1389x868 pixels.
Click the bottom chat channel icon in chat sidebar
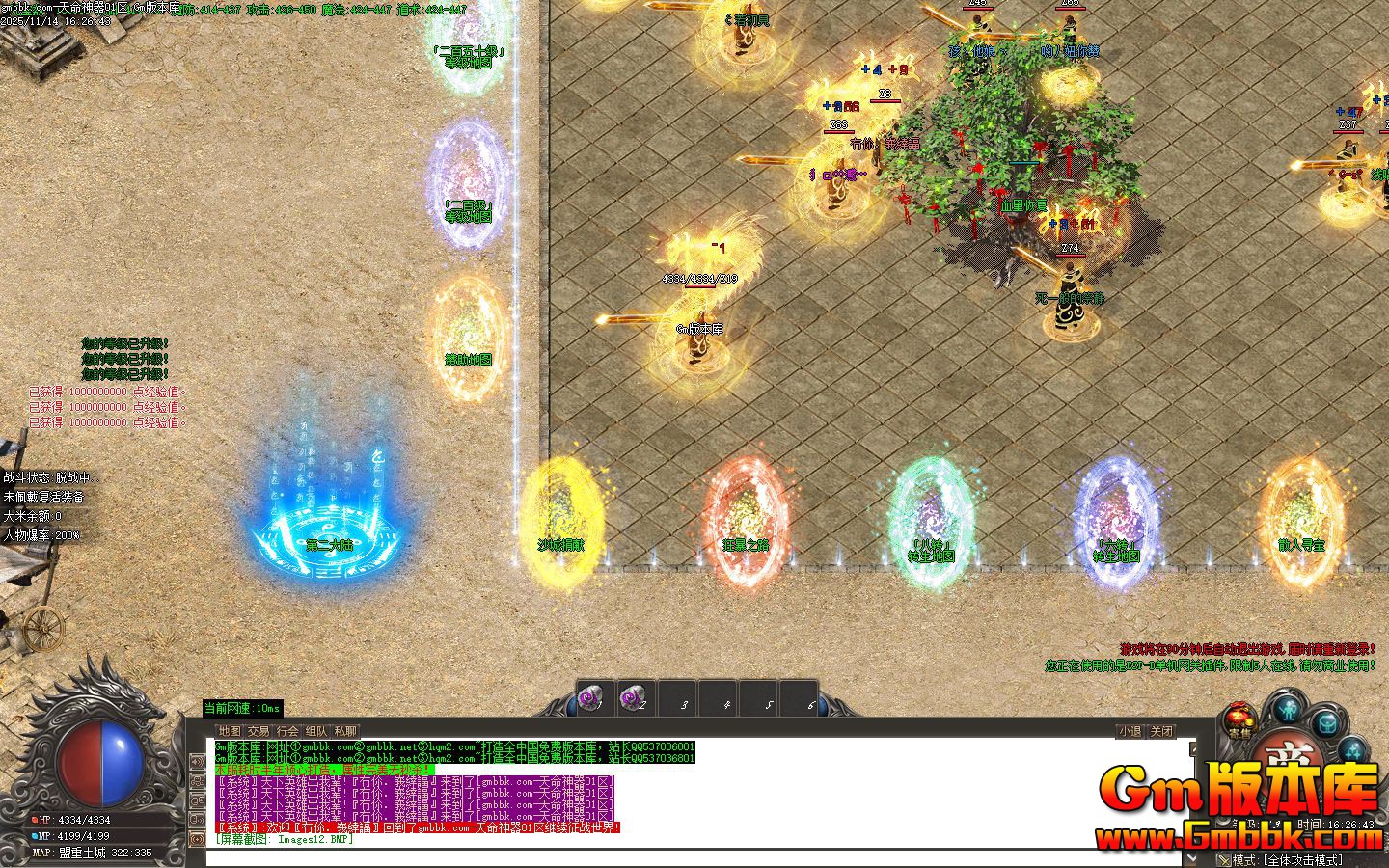click(198, 837)
